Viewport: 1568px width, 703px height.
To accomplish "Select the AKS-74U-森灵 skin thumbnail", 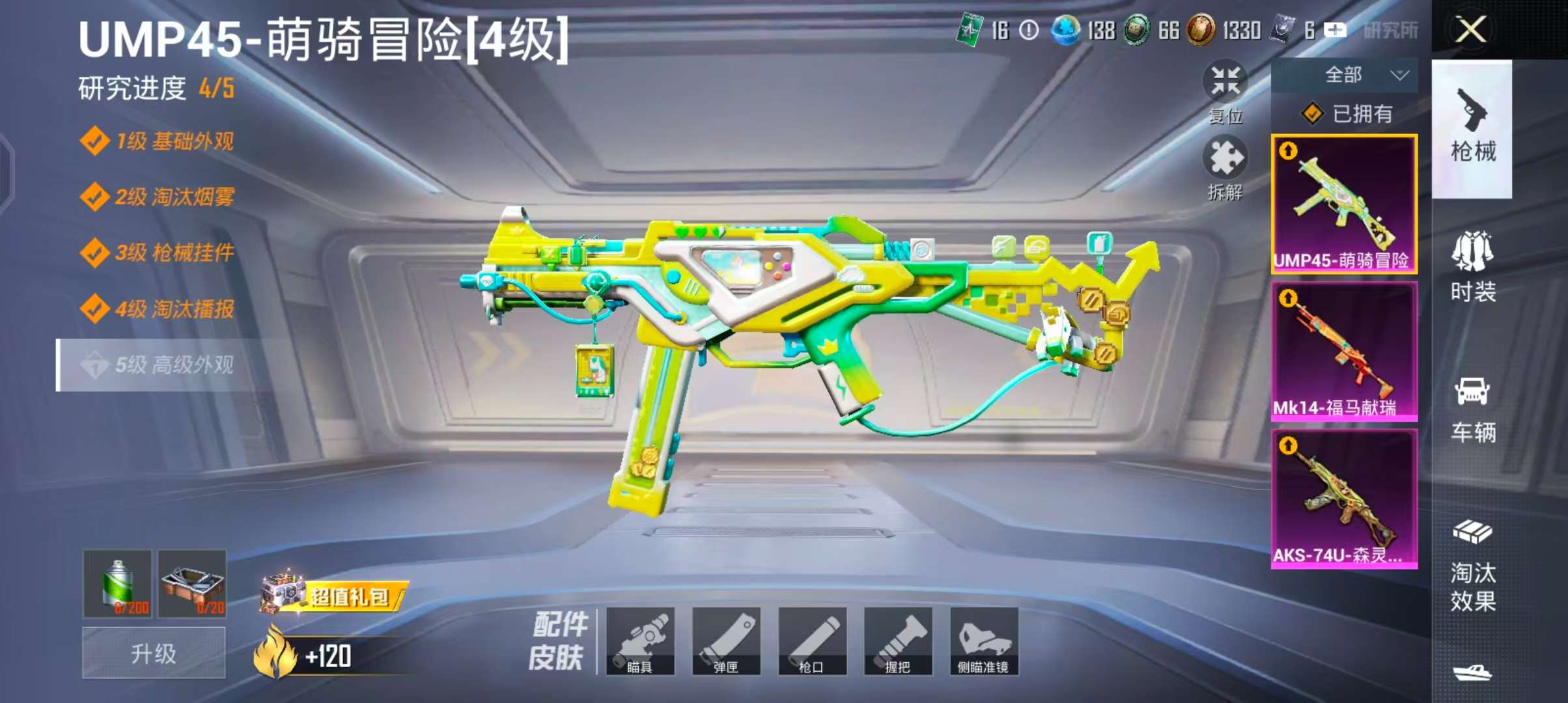I will (x=1343, y=499).
